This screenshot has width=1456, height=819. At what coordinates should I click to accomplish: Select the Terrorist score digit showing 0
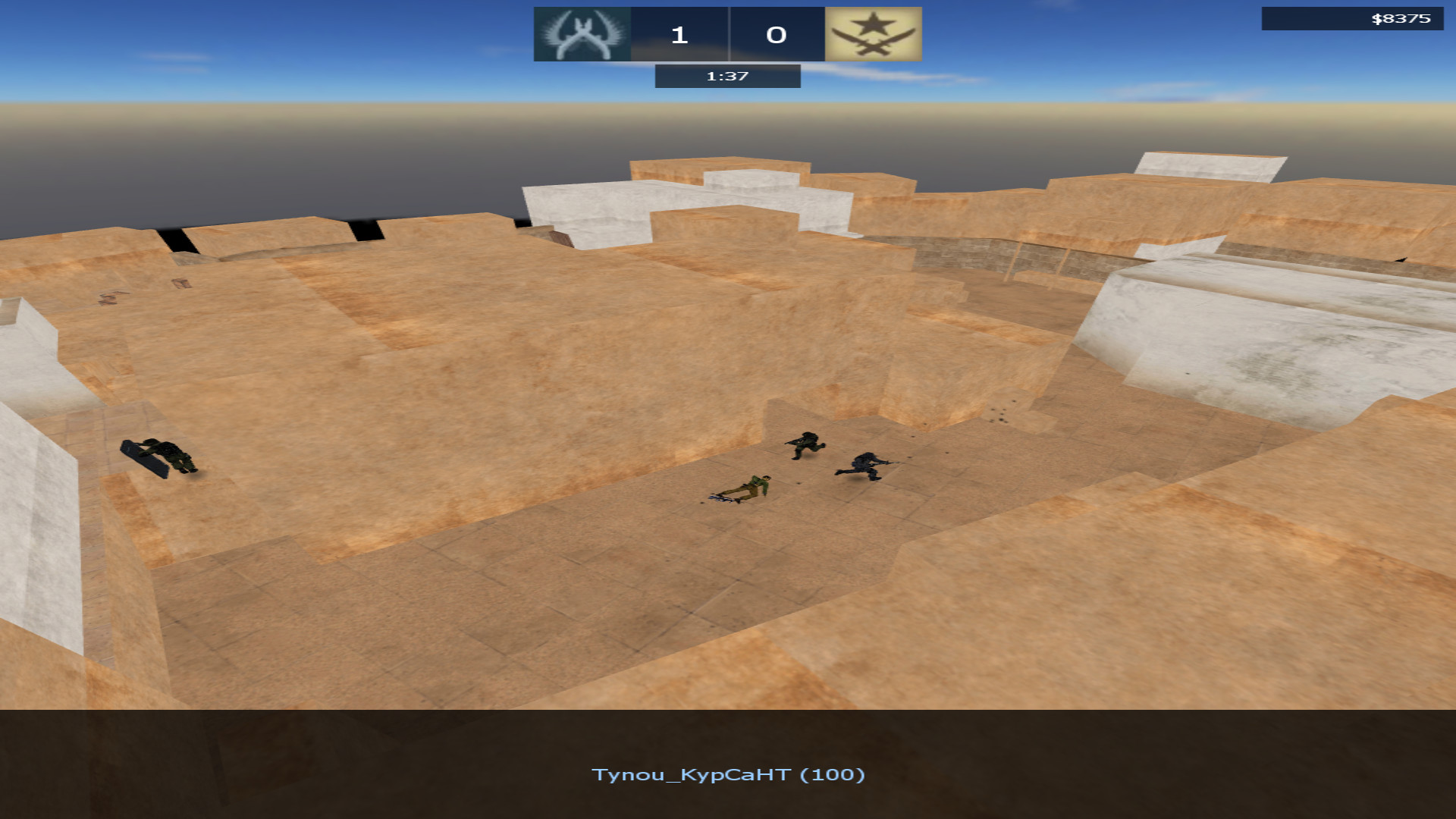point(775,34)
